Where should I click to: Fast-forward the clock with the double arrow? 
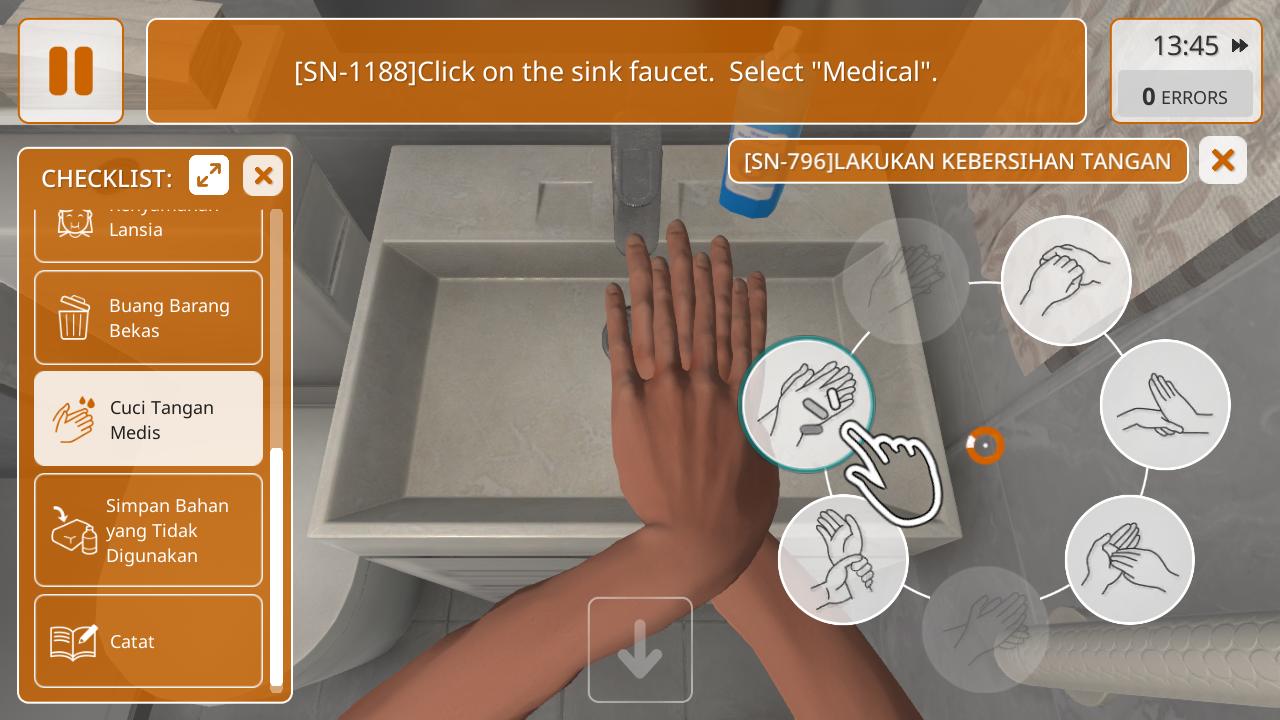click(1240, 46)
